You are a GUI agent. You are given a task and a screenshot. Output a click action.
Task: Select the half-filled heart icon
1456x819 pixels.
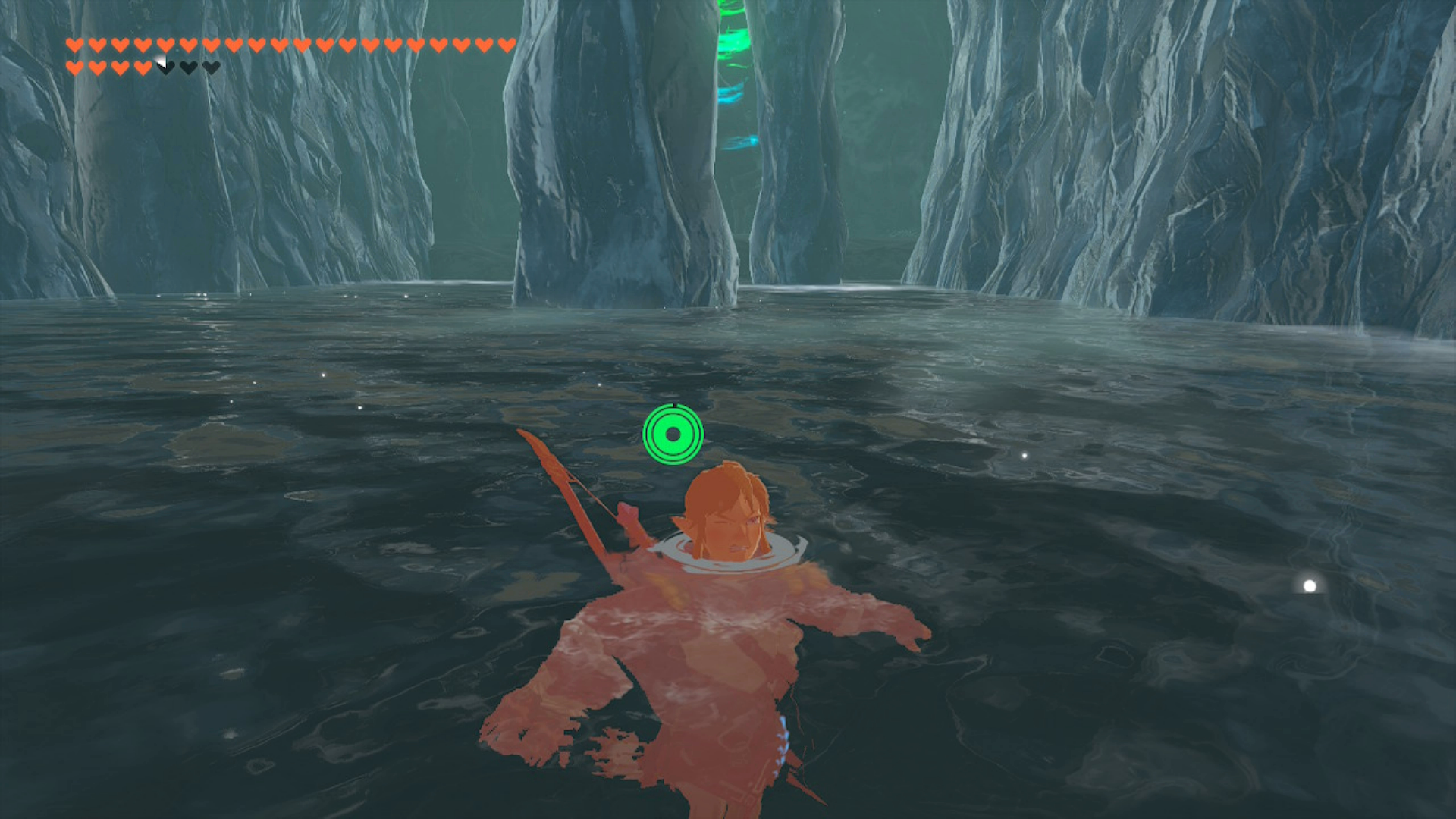[x=166, y=67]
